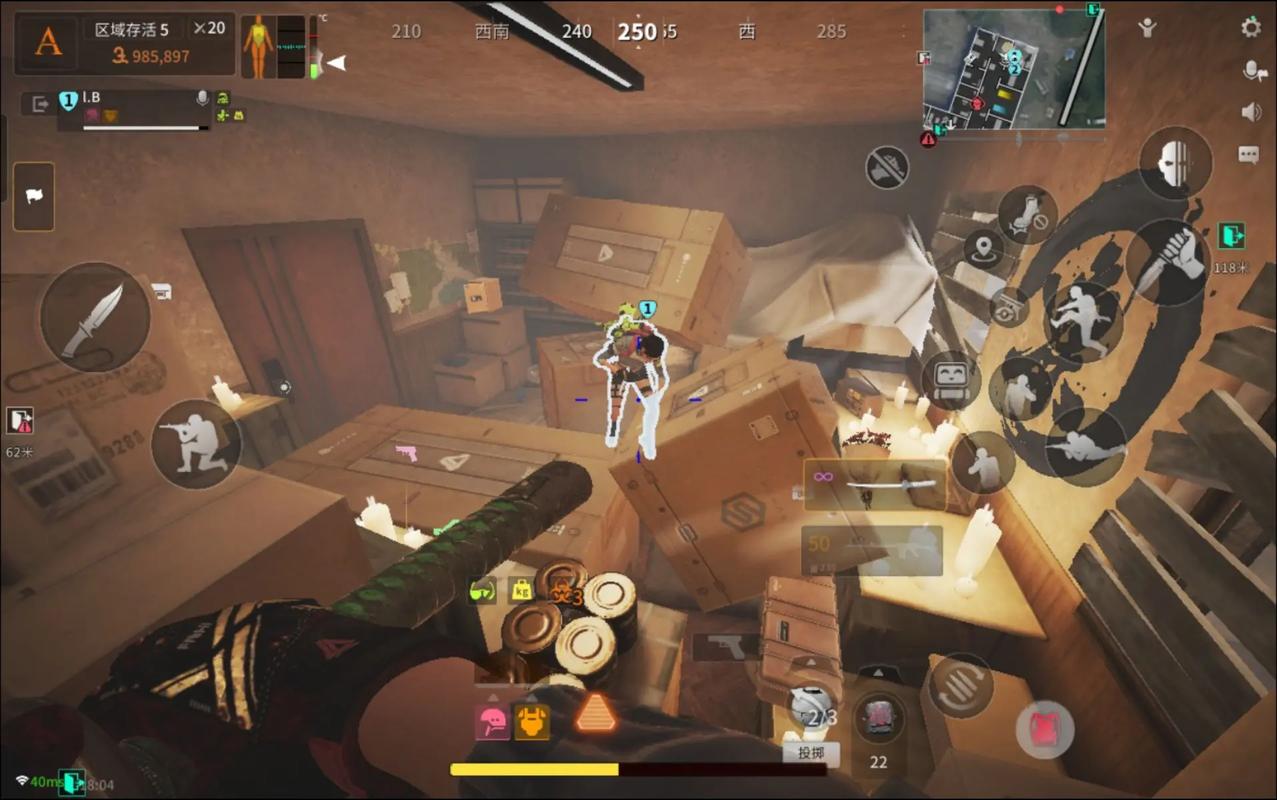The height and width of the screenshot is (800, 1277).
Task: Tap the smiling robot face button
Action: click(x=950, y=380)
